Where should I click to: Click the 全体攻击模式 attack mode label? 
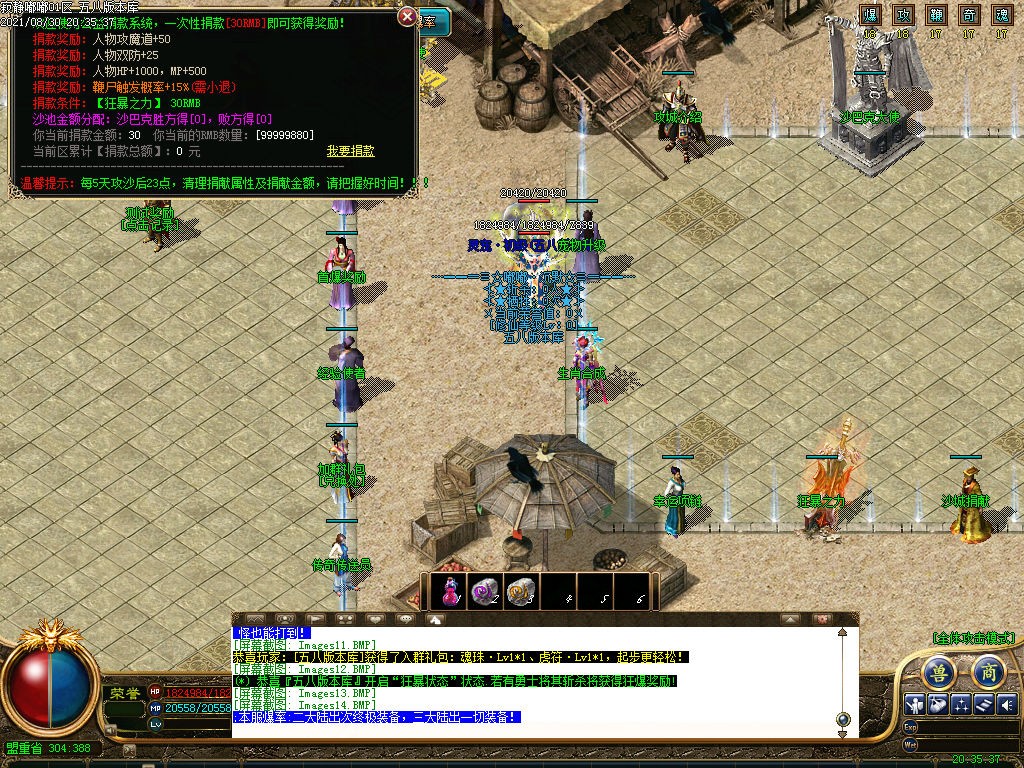[973, 637]
